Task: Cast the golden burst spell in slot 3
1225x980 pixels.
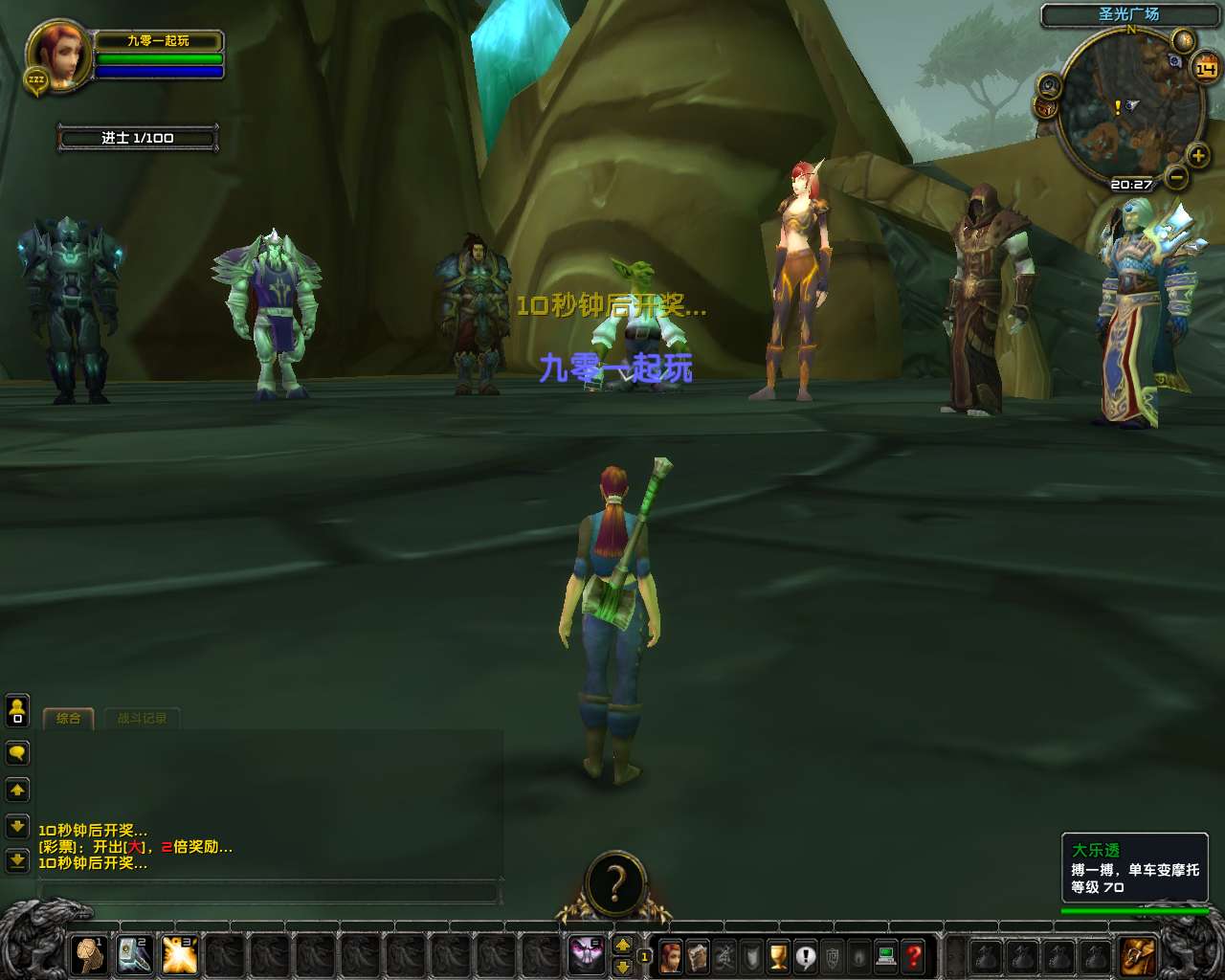Action: pos(180,954)
